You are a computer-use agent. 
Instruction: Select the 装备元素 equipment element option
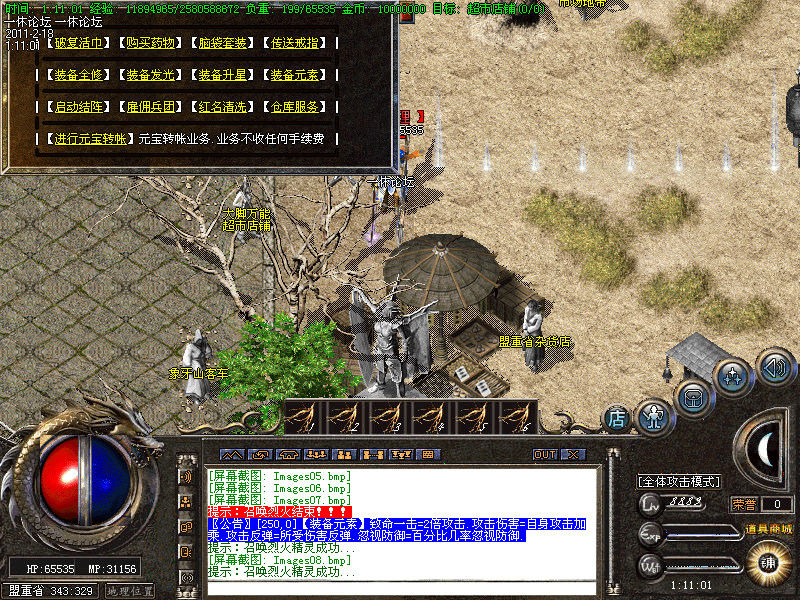pyautogui.click(x=297, y=75)
